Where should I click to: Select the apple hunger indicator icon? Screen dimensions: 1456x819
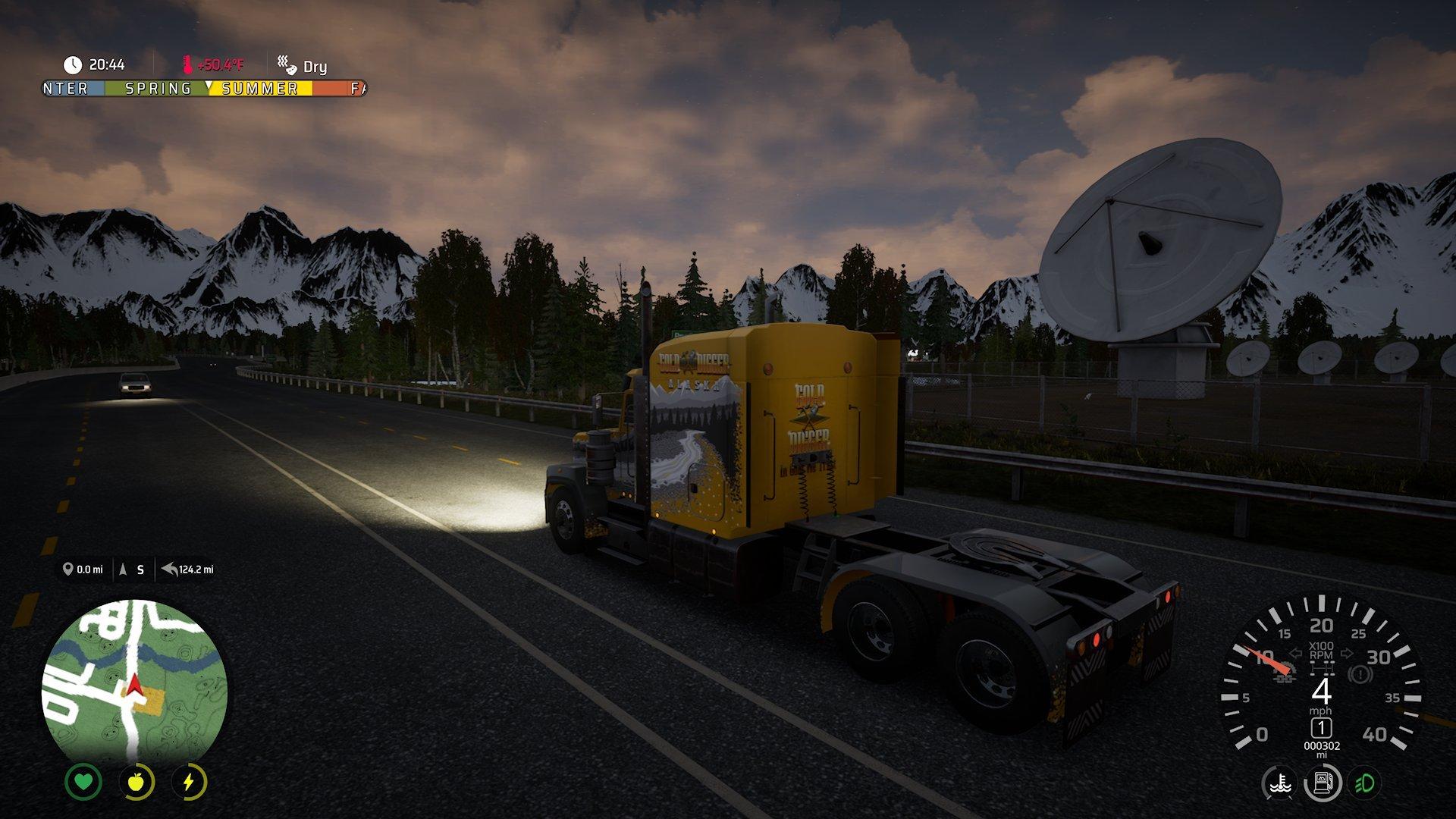coord(136,782)
